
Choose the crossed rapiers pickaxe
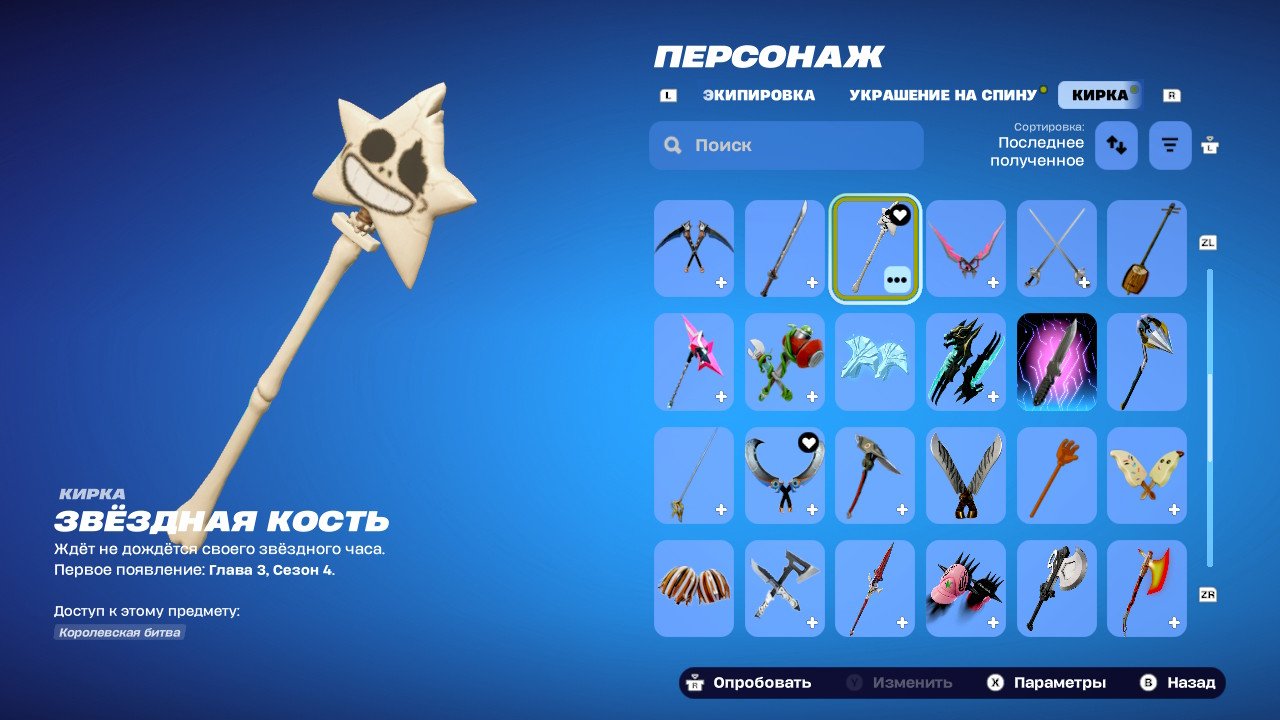click(x=1056, y=248)
